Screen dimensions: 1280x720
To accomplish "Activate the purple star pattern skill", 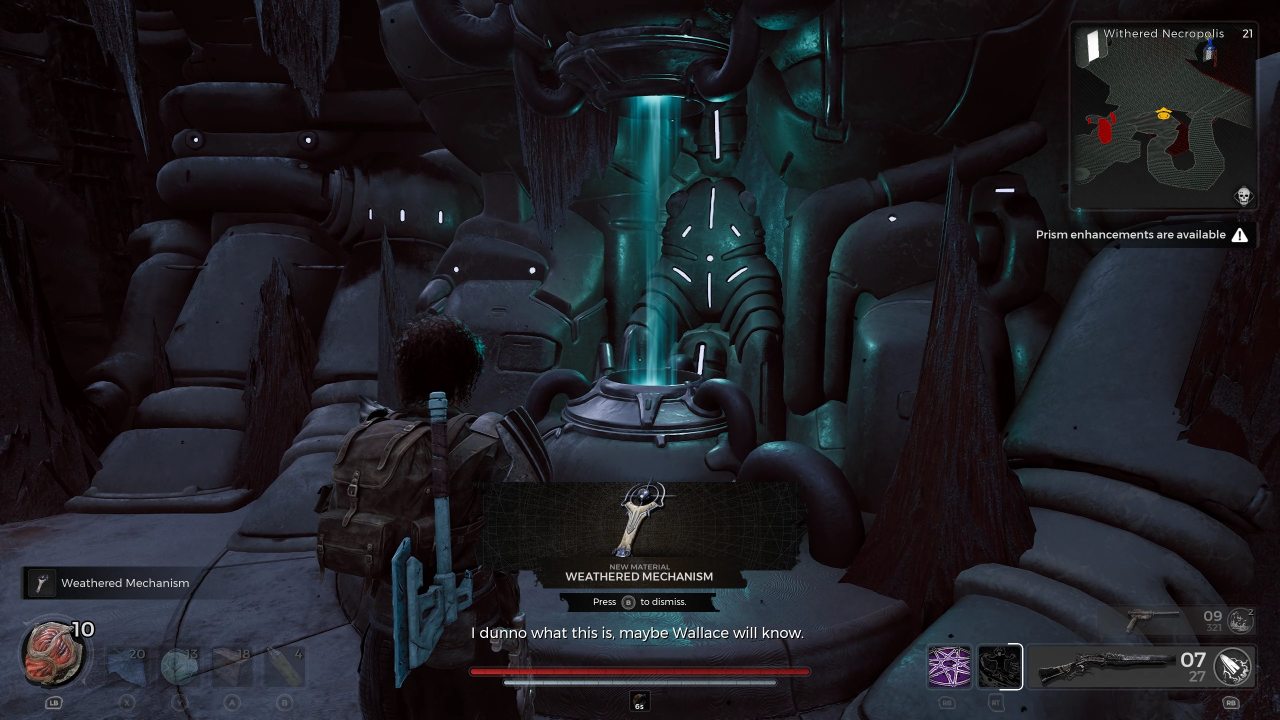I will point(948,667).
